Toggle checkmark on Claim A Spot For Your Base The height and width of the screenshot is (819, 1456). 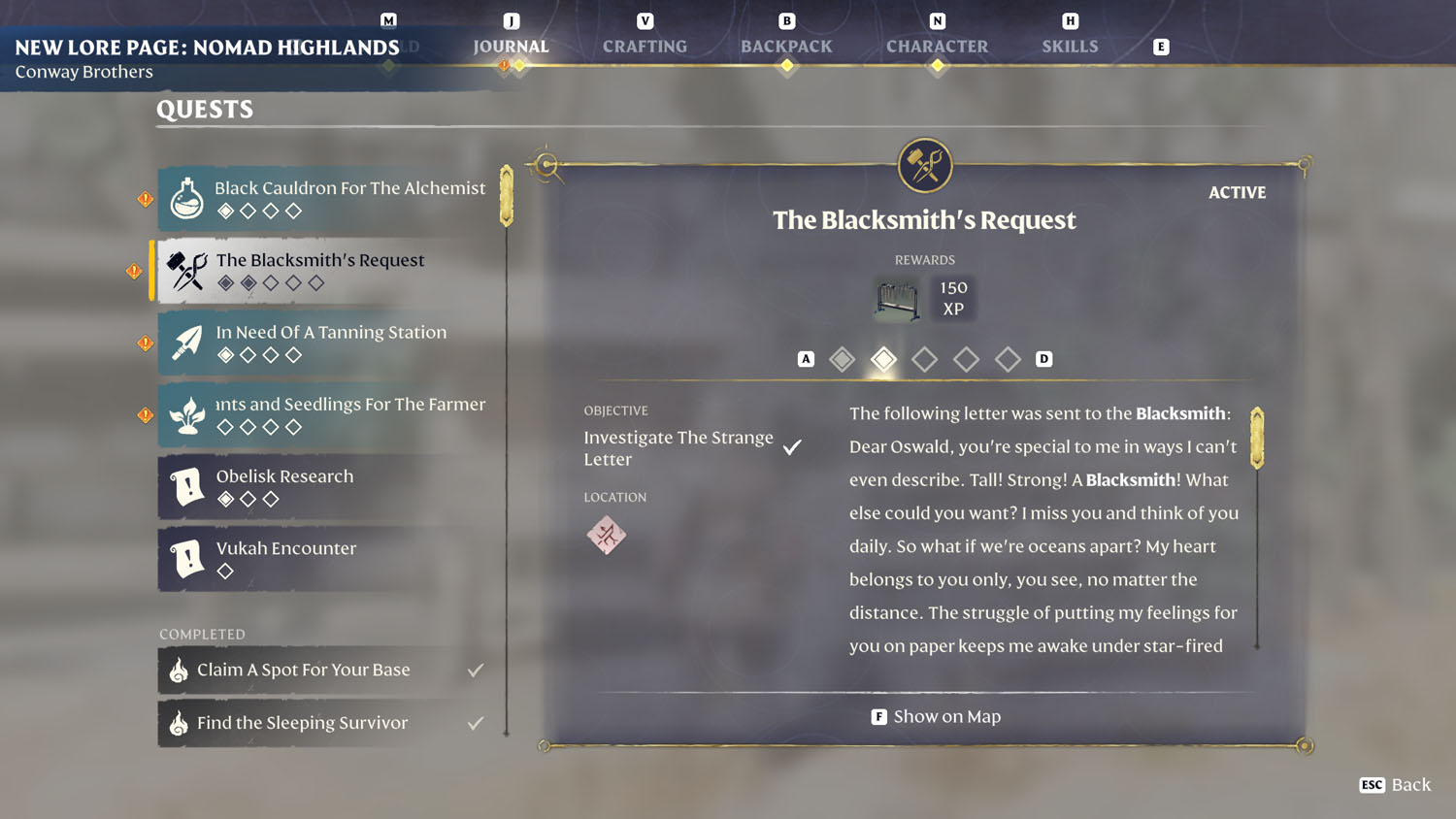click(475, 668)
